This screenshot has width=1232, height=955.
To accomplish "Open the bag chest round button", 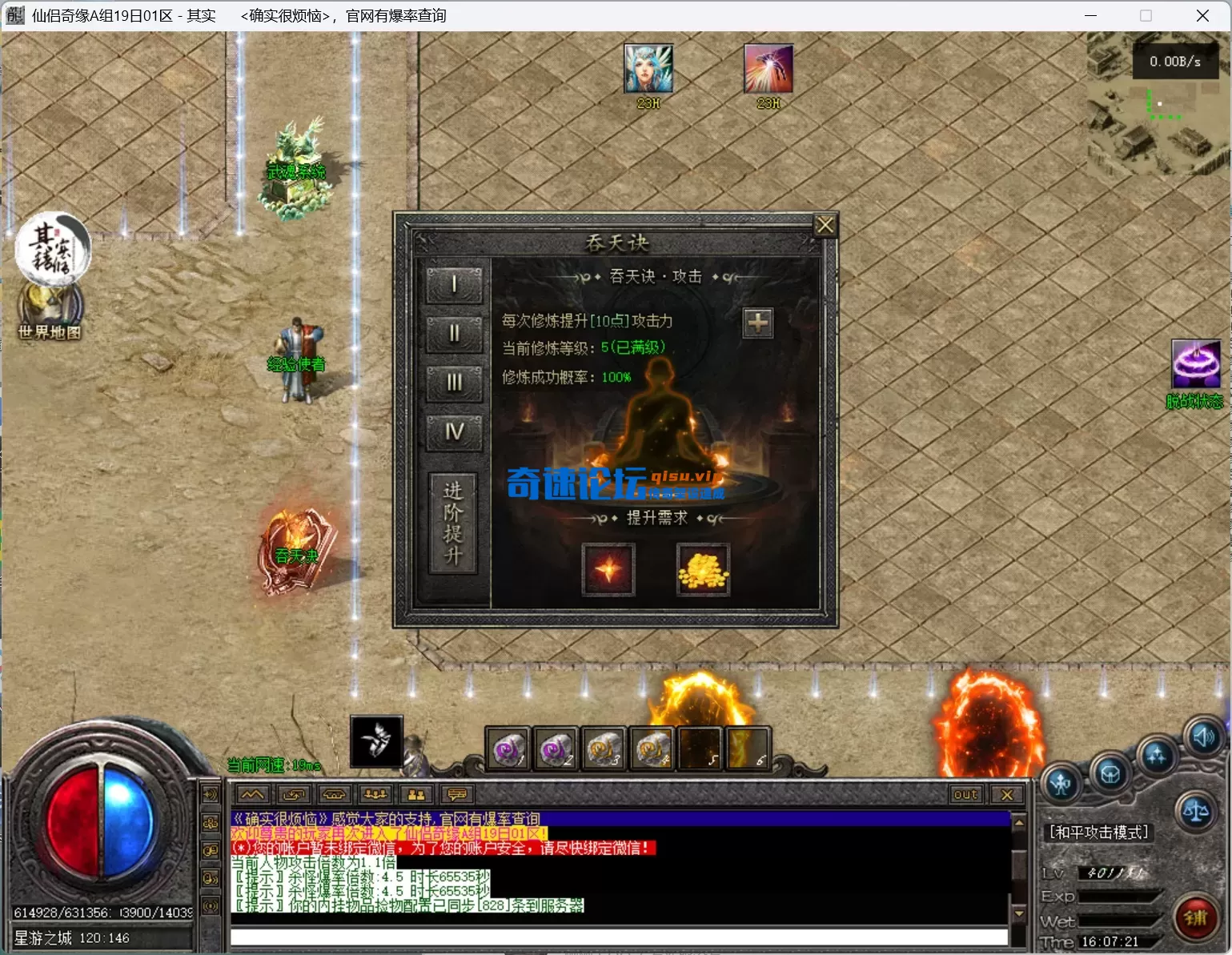I will [x=1110, y=774].
